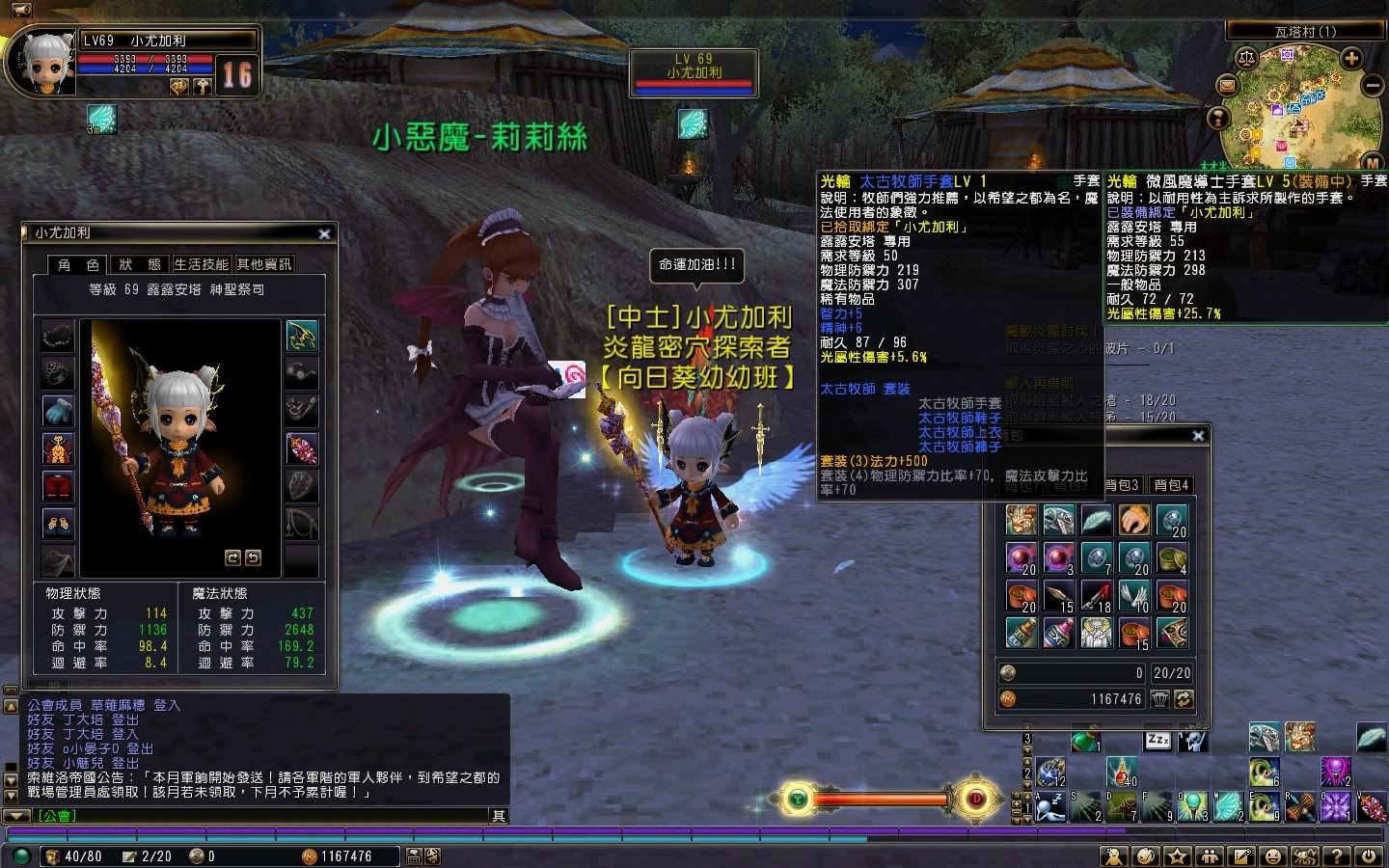
Task: Select the equipped red robe top slot
Action: tap(58, 448)
